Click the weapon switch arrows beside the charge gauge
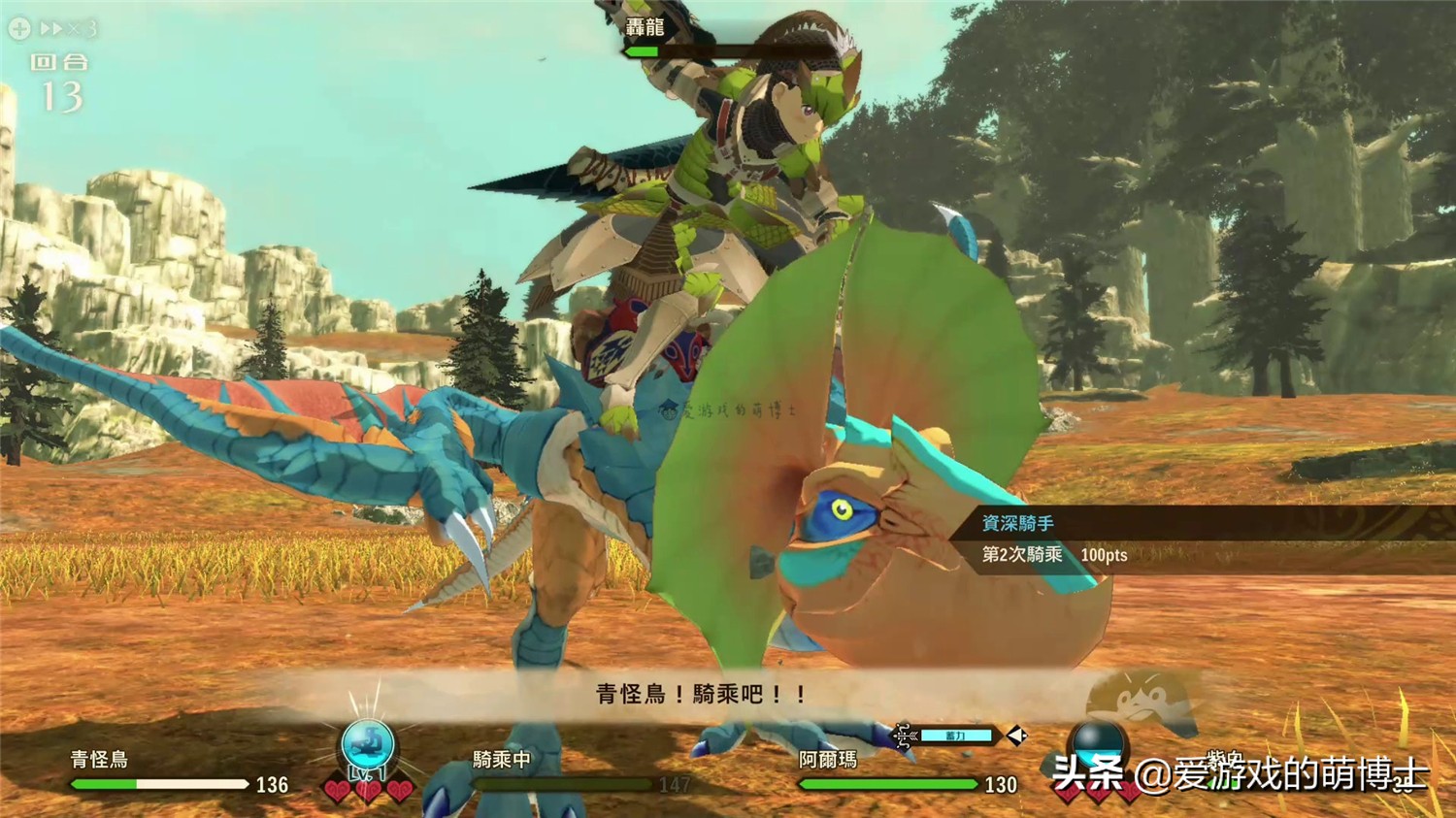 click(1016, 736)
